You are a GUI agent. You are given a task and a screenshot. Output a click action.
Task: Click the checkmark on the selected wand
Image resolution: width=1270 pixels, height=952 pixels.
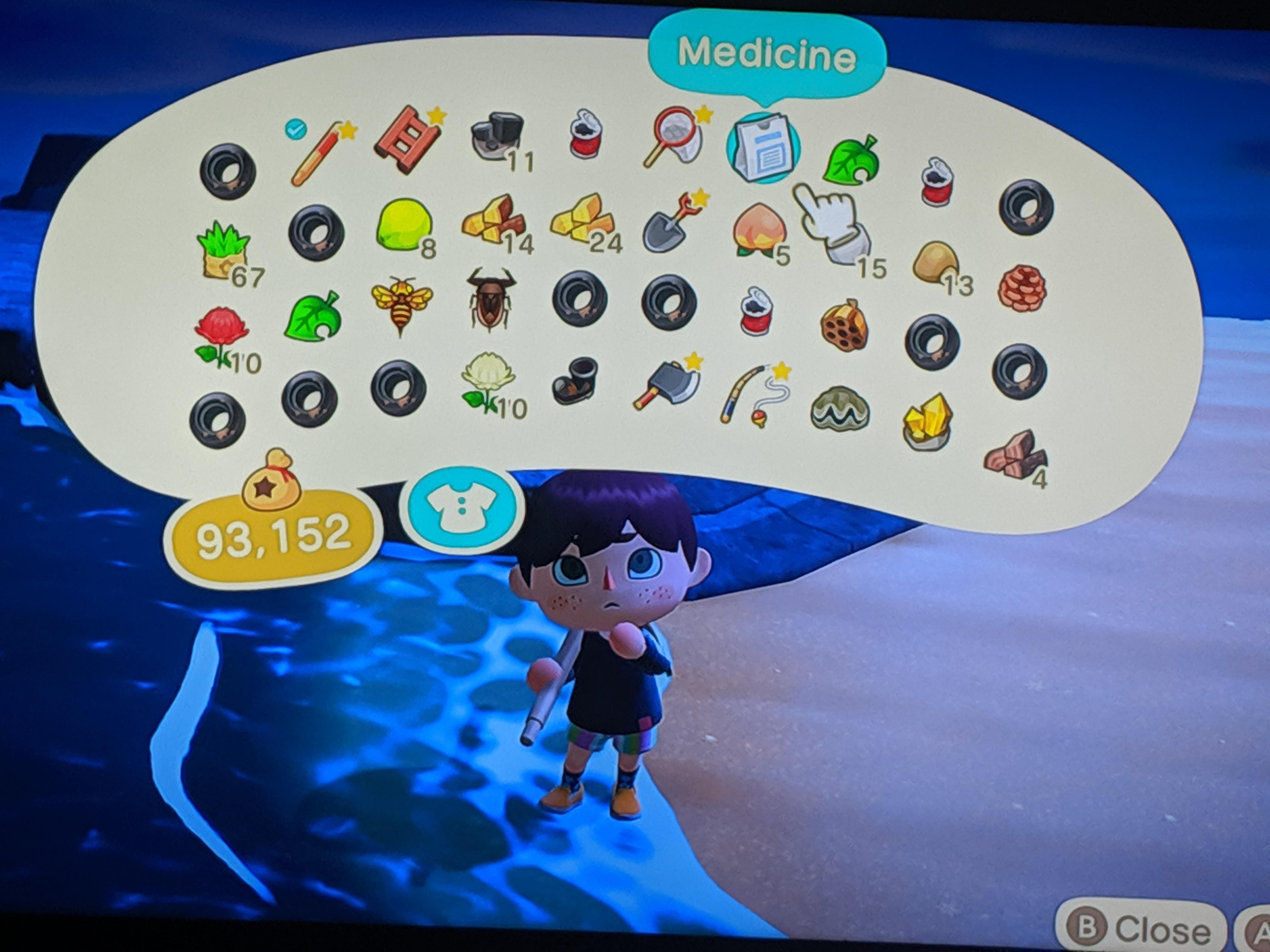(296, 131)
